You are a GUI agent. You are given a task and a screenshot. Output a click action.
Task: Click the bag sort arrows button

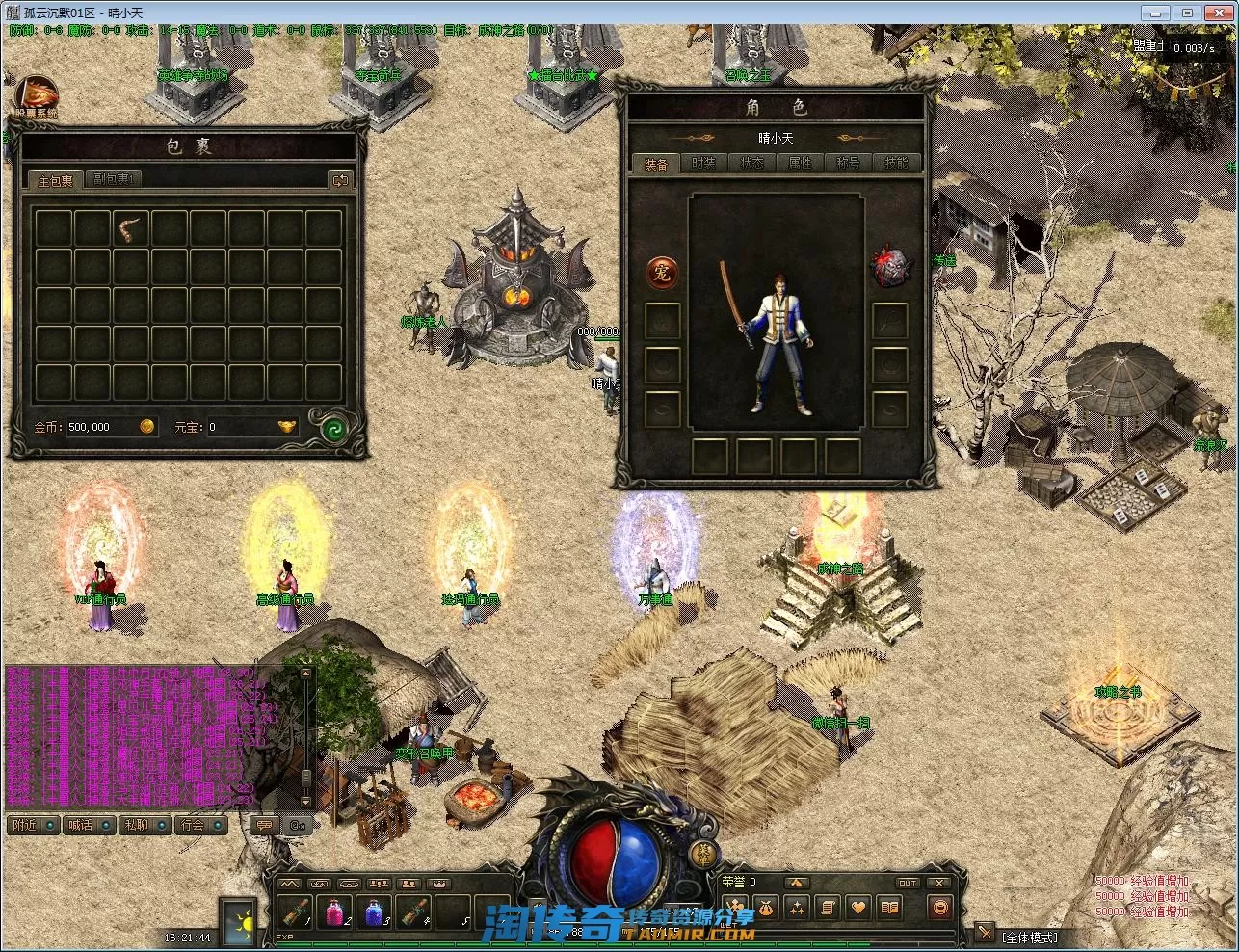coord(339,180)
